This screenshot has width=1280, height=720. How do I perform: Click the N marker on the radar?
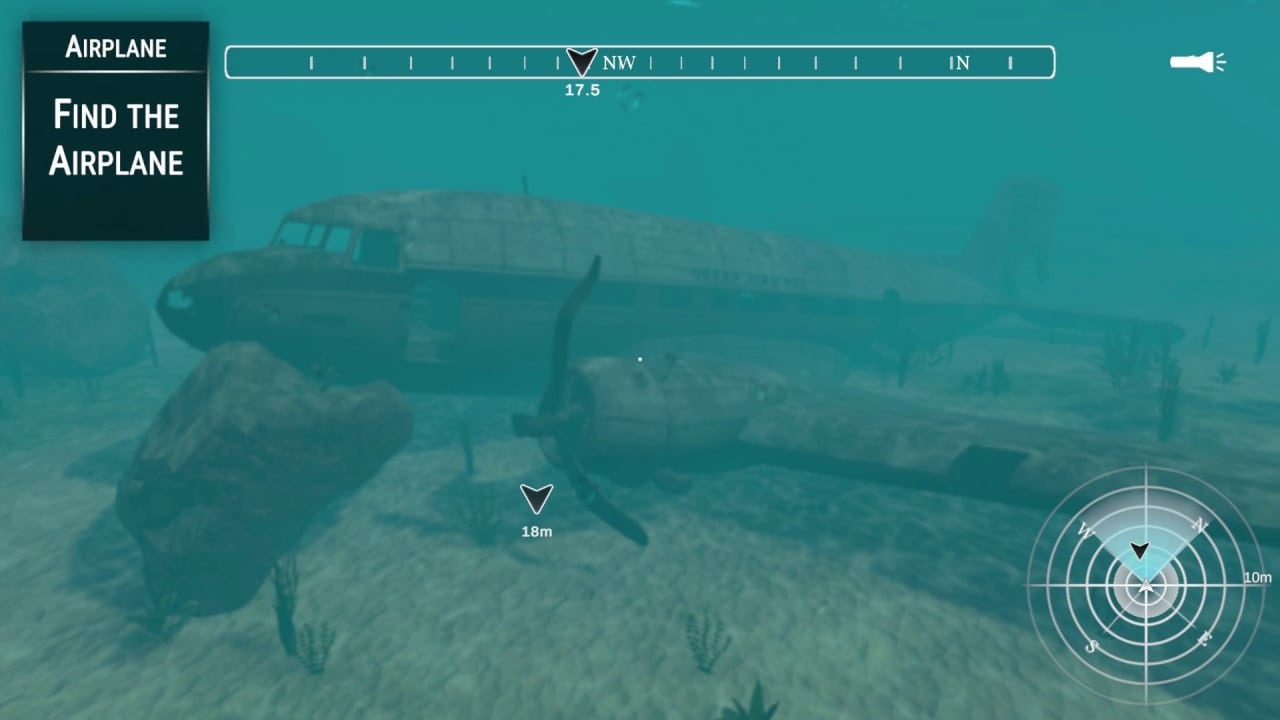coord(1200,523)
